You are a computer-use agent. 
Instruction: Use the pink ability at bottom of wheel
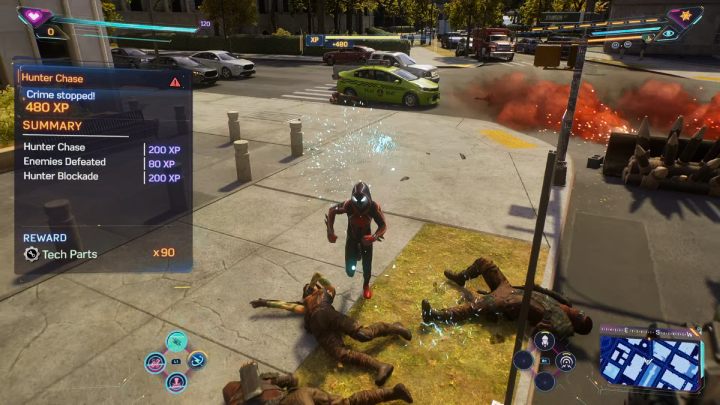tap(176, 381)
